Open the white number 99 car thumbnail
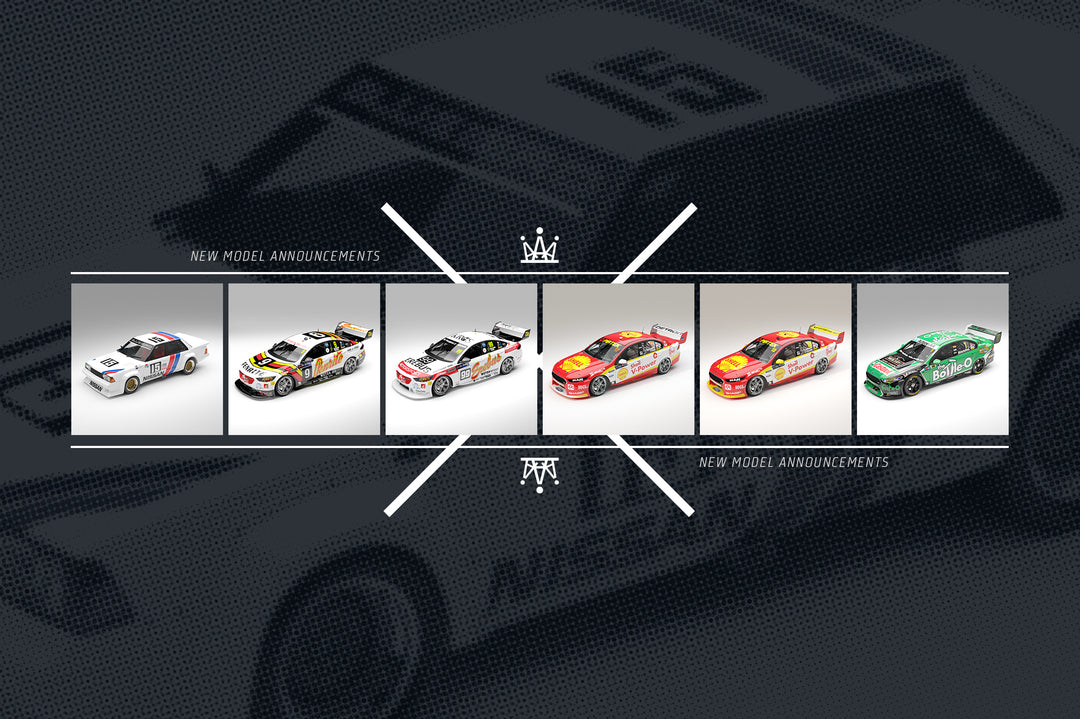Viewport: 1080px width, 719px height. click(461, 359)
